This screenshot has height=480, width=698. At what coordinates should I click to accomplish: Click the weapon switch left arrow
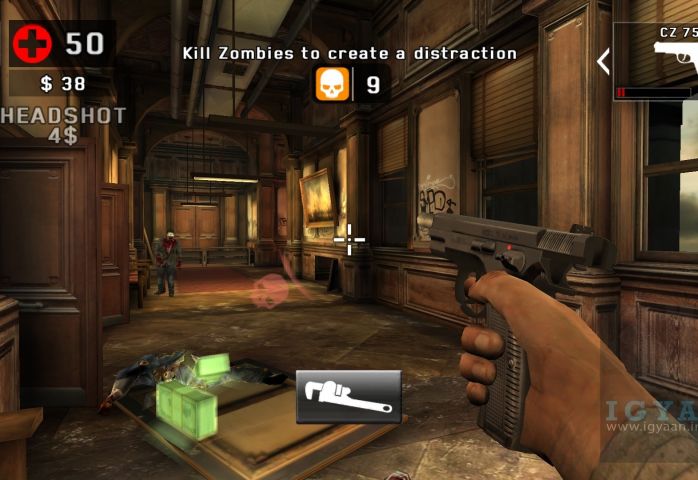pos(603,62)
